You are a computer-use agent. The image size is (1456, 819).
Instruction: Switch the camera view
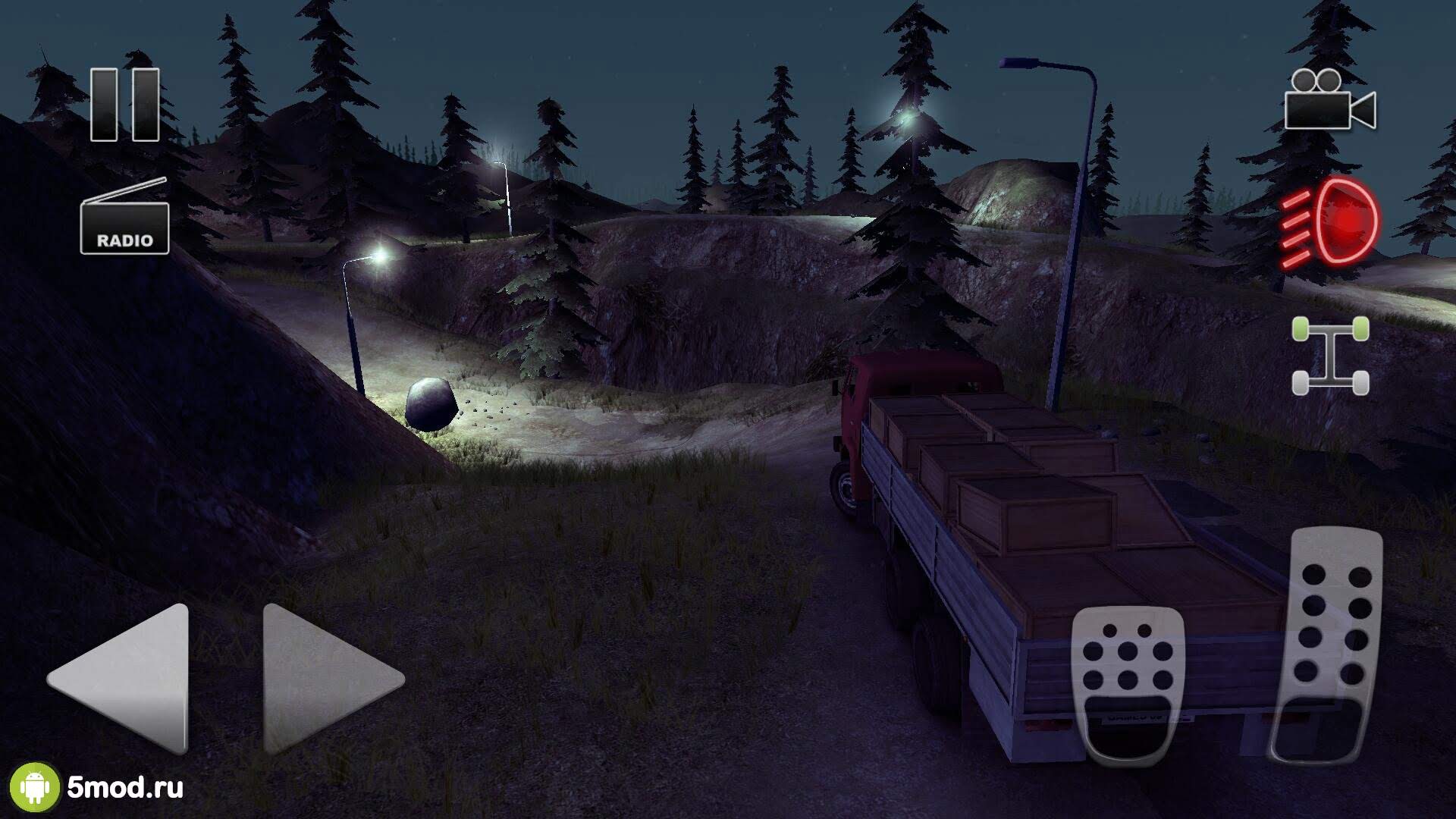pos(1330,102)
